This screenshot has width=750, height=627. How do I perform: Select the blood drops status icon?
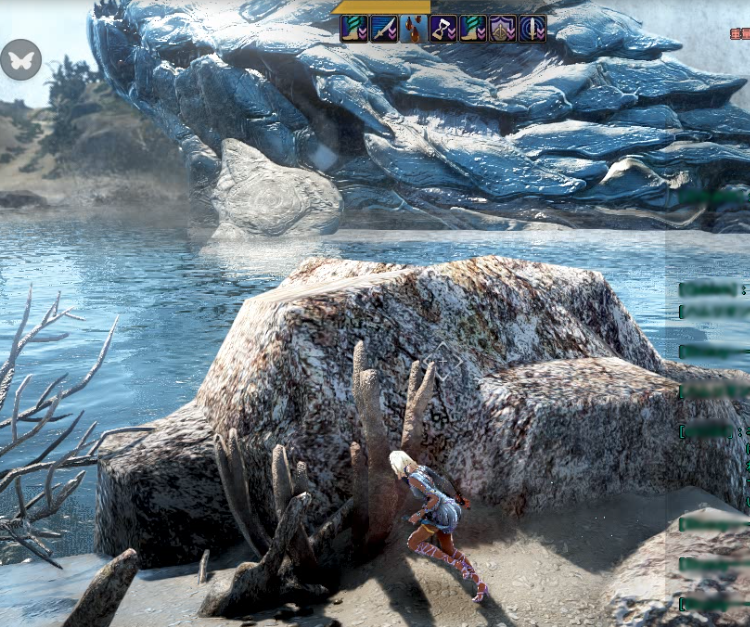[x=414, y=29]
